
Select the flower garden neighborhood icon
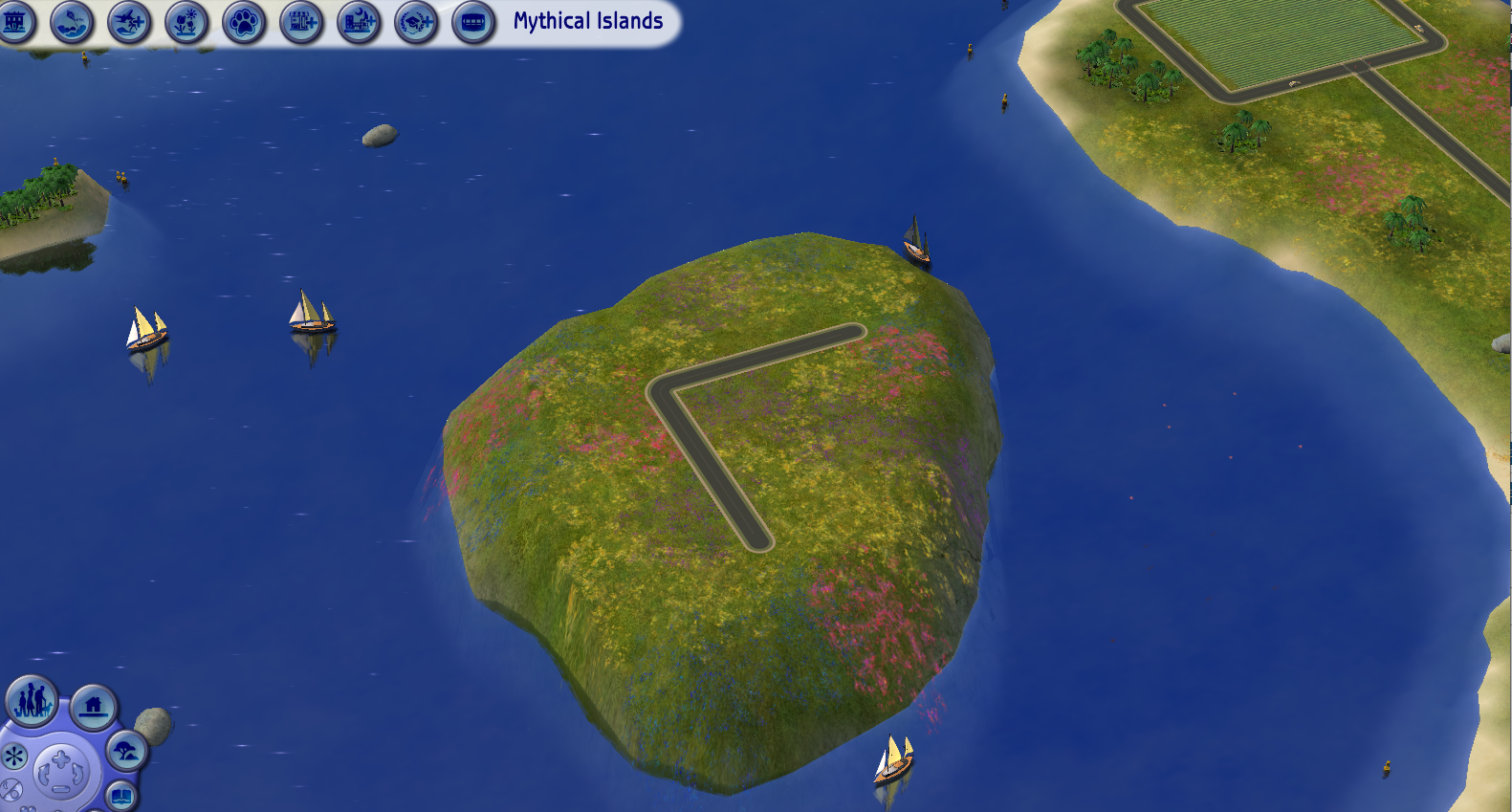pyautogui.click(x=186, y=22)
